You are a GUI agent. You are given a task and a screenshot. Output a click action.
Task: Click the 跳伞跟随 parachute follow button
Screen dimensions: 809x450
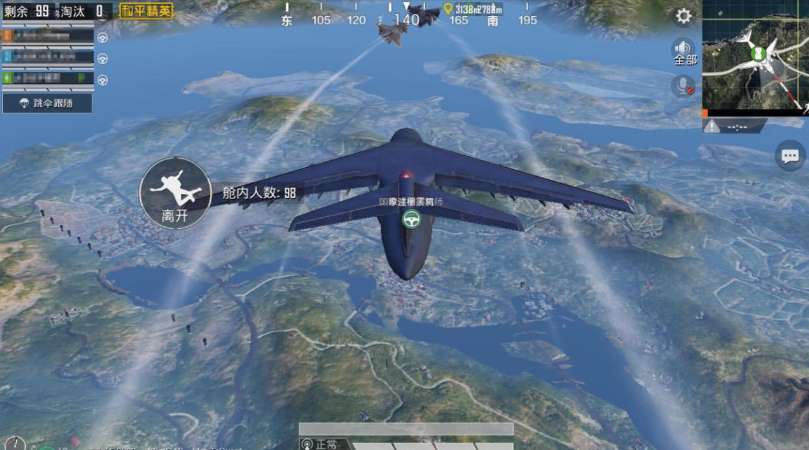[x=48, y=102]
